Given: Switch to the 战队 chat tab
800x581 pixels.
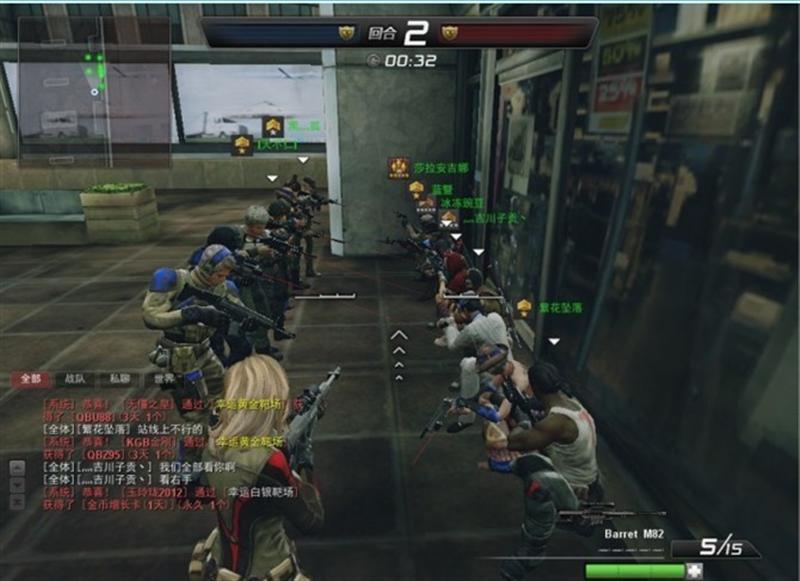Looking at the screenshot, I should [75, 379].
